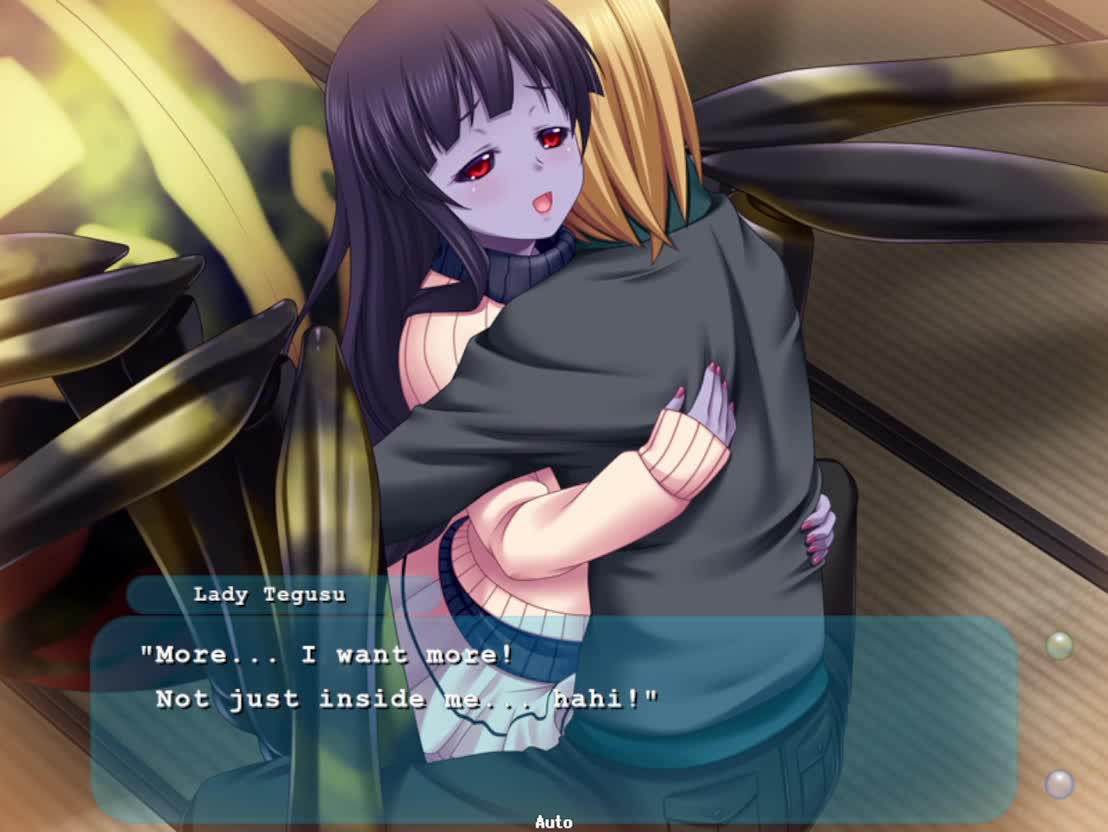
Task: Click the green orb button beside the dialogue box
Action: (x=1059, y=646)
